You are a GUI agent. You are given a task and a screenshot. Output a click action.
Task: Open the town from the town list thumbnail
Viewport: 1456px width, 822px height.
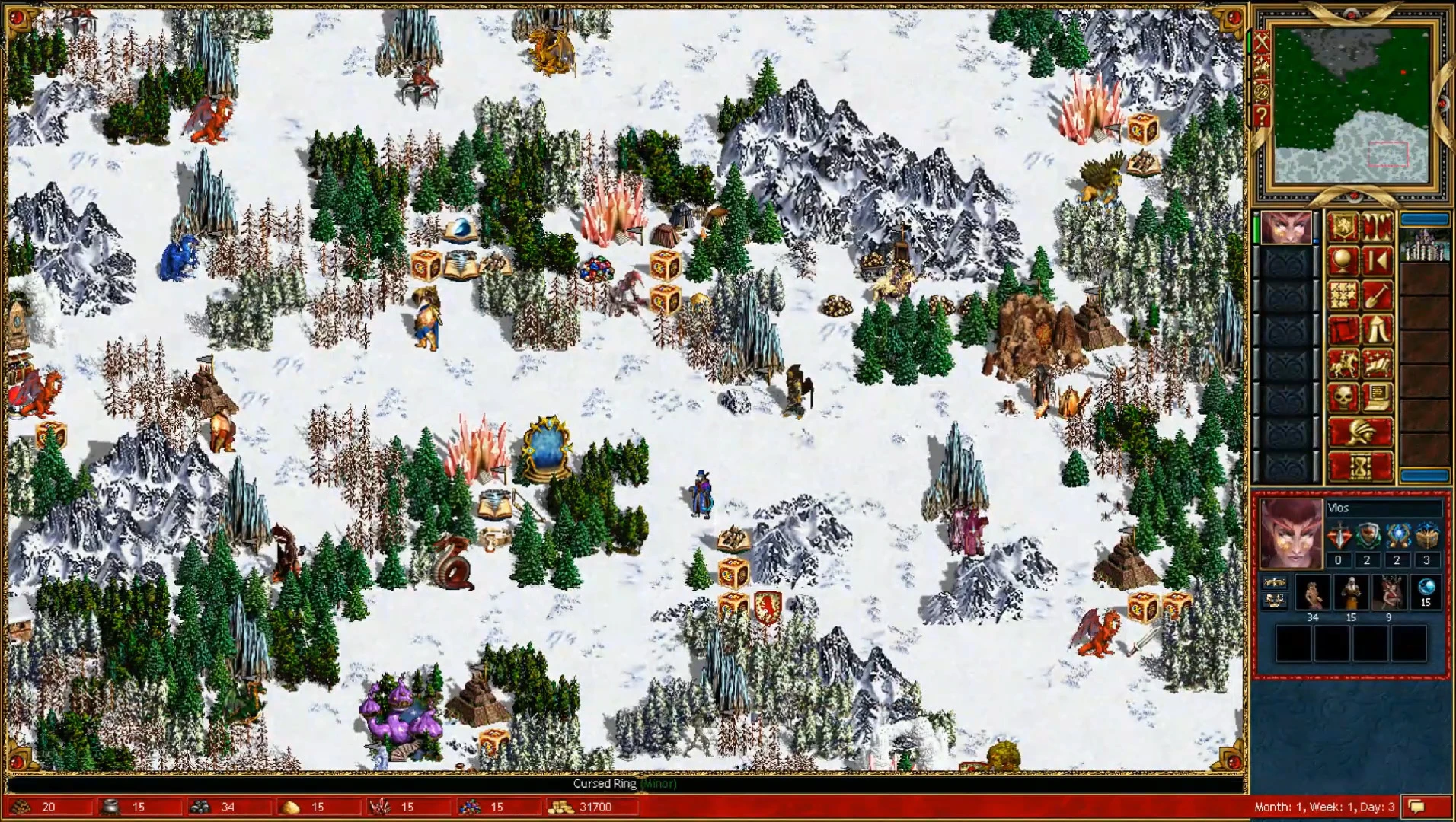[1426, 244]
